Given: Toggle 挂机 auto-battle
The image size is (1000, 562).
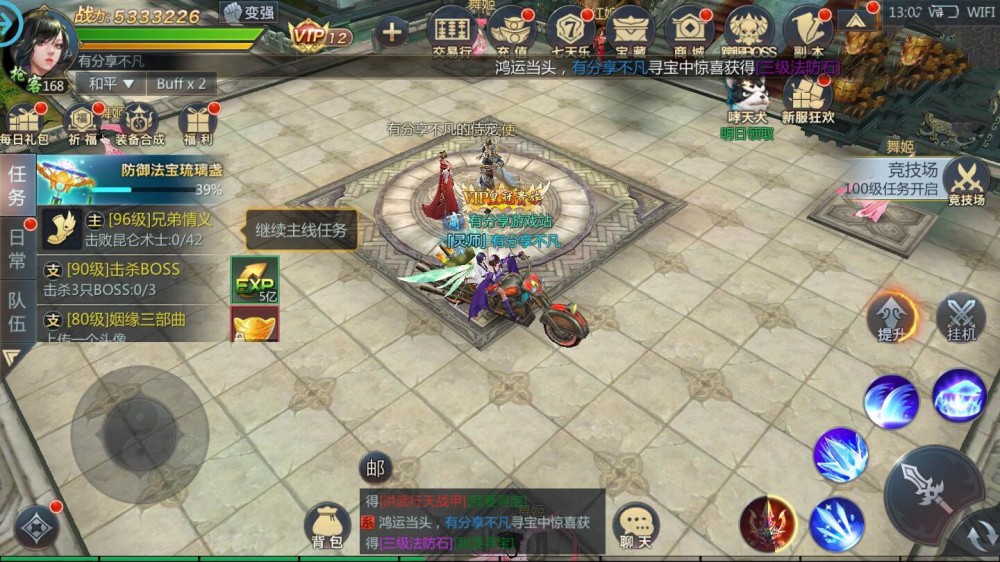Looking at the screenshot, I should tap(961, 320).
